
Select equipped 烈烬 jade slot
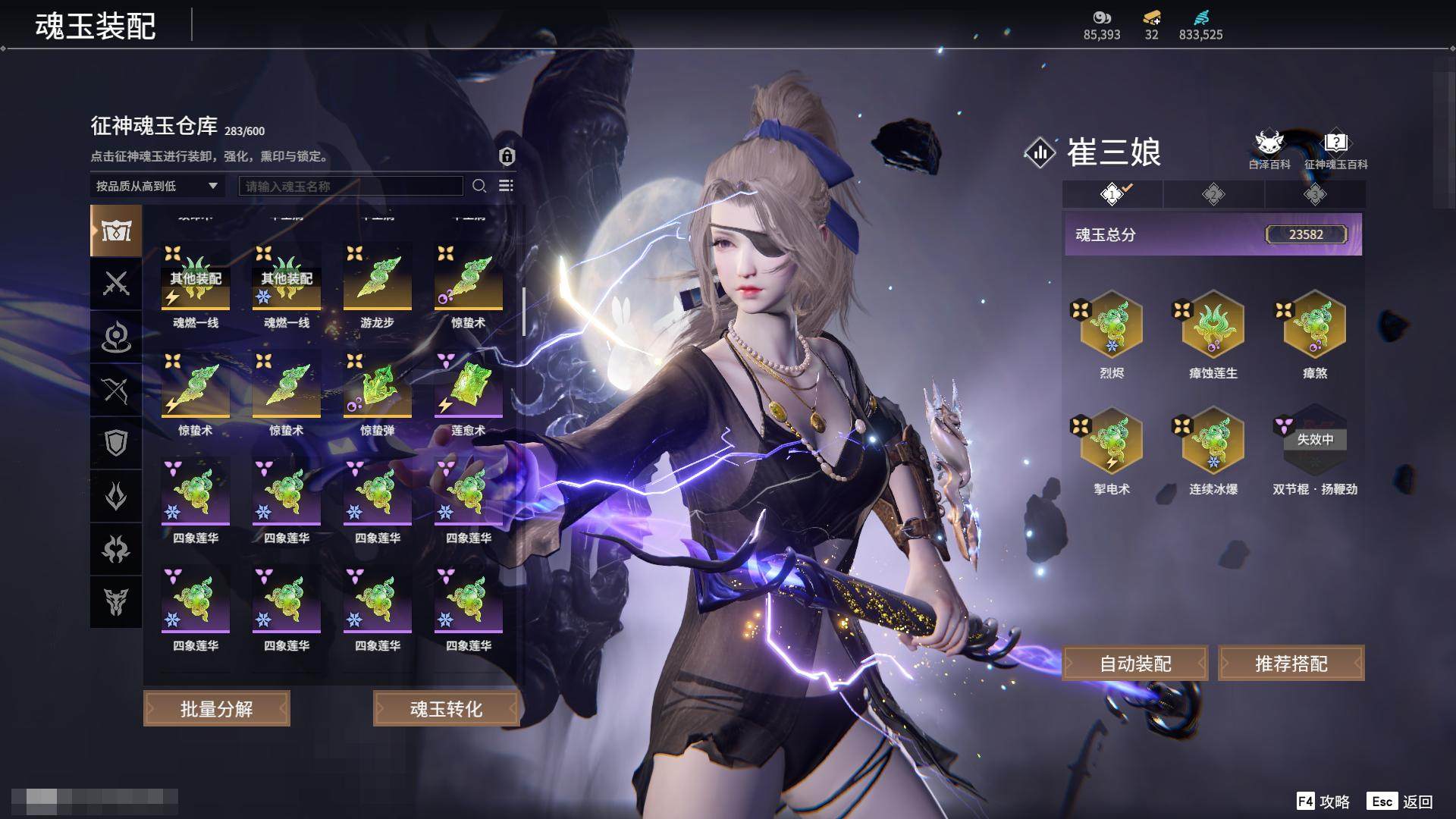(1112, 325)
